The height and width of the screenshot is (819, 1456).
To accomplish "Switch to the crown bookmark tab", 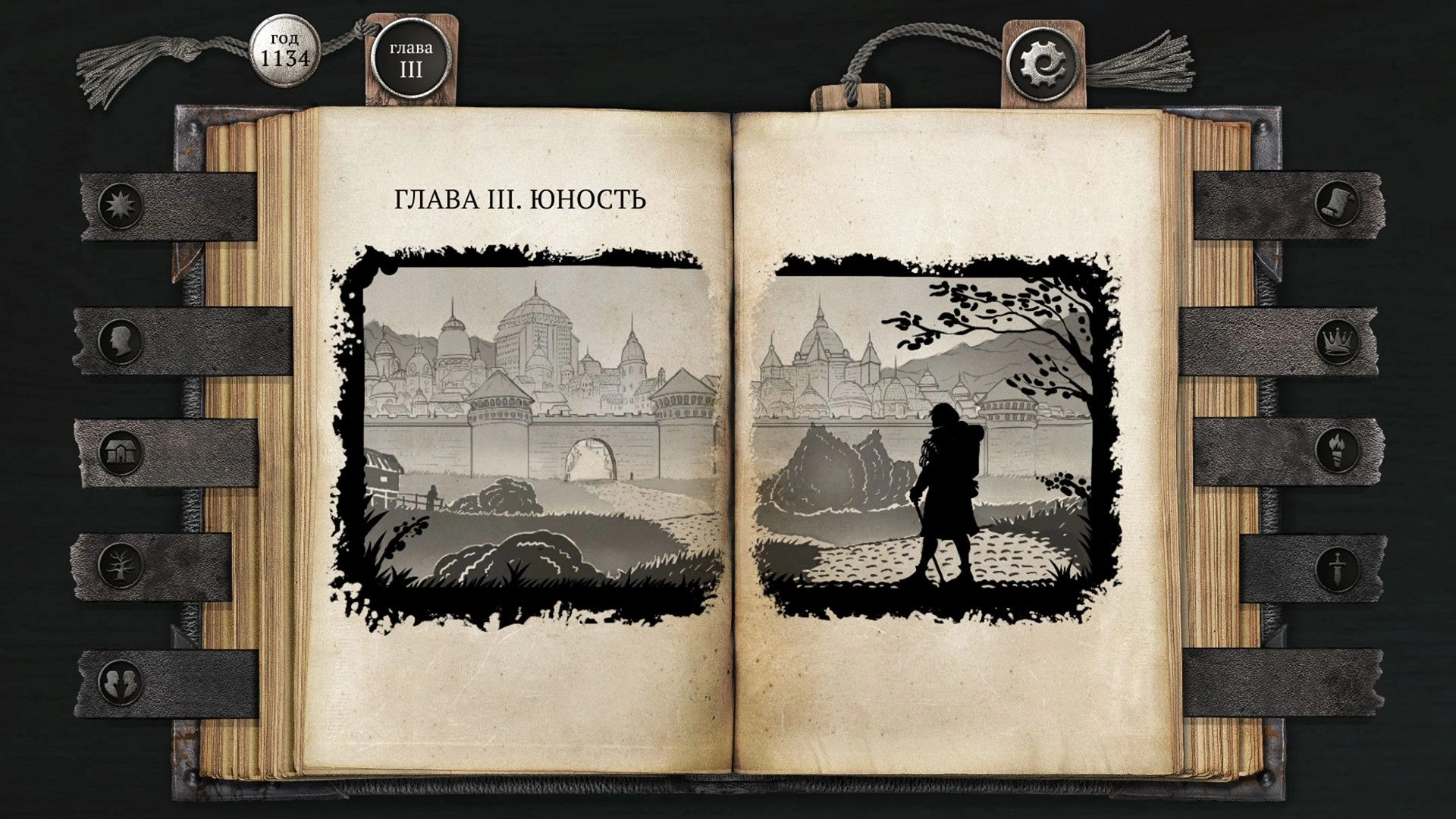I will [x=1336, y=341].
